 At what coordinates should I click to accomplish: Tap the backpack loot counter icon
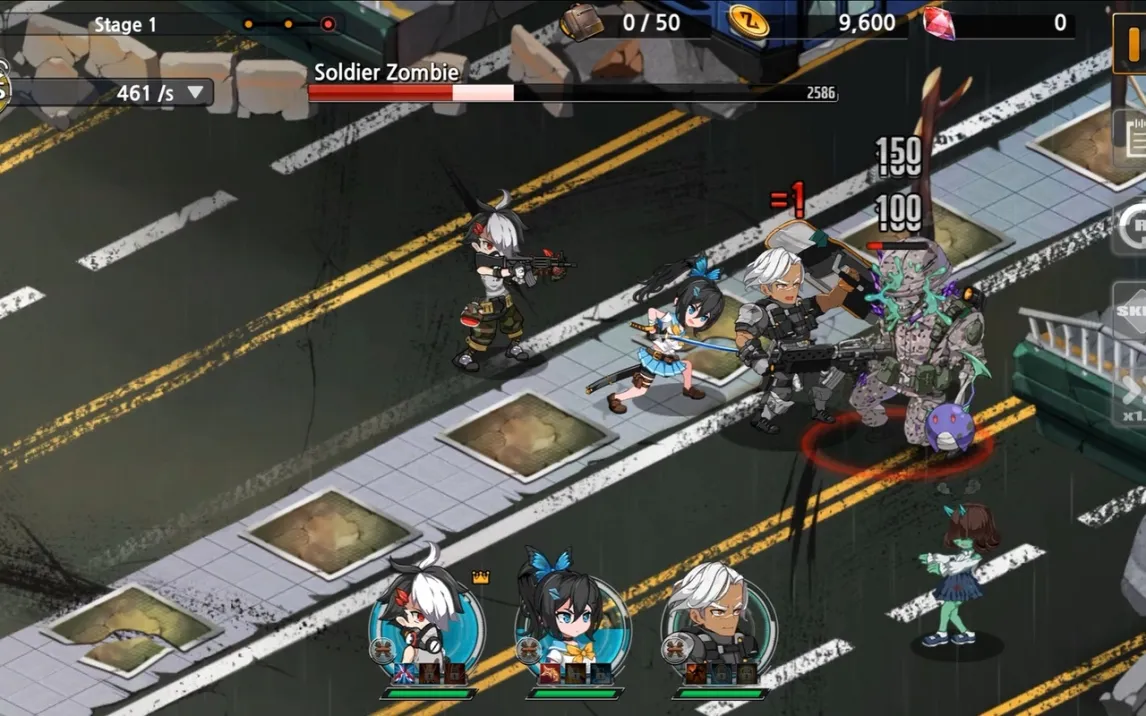click(x=581, y=22)
